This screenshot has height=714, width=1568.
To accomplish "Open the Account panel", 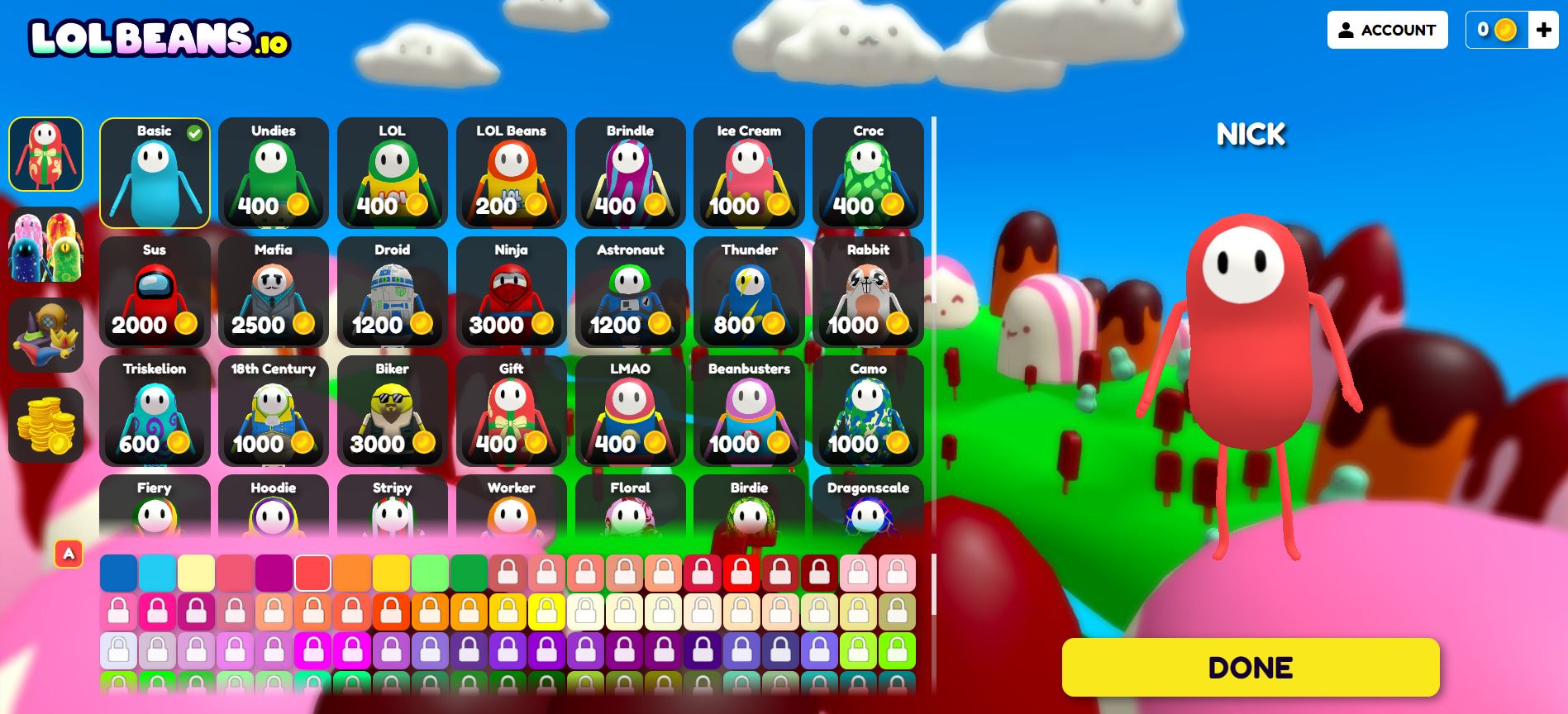I will click(1387, 30).
